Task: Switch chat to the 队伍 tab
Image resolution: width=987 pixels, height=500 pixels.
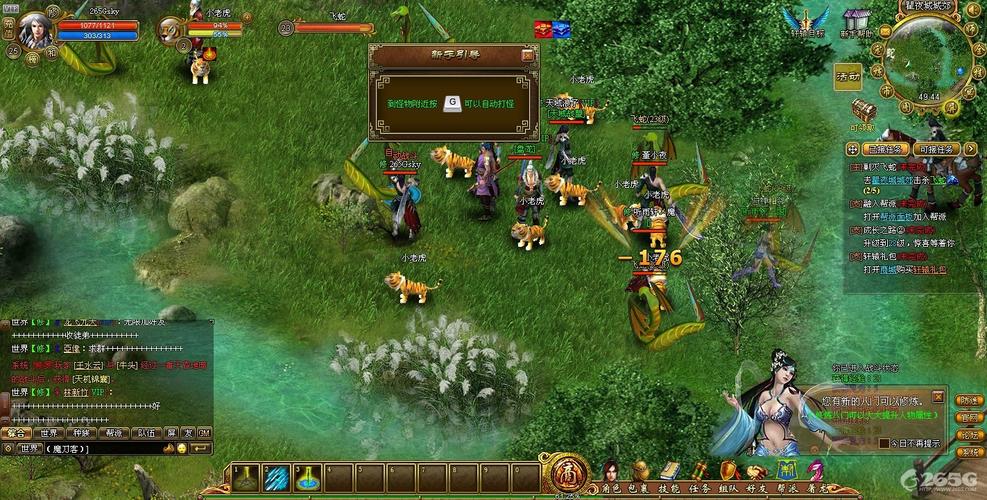Action: tap(146, 433)
